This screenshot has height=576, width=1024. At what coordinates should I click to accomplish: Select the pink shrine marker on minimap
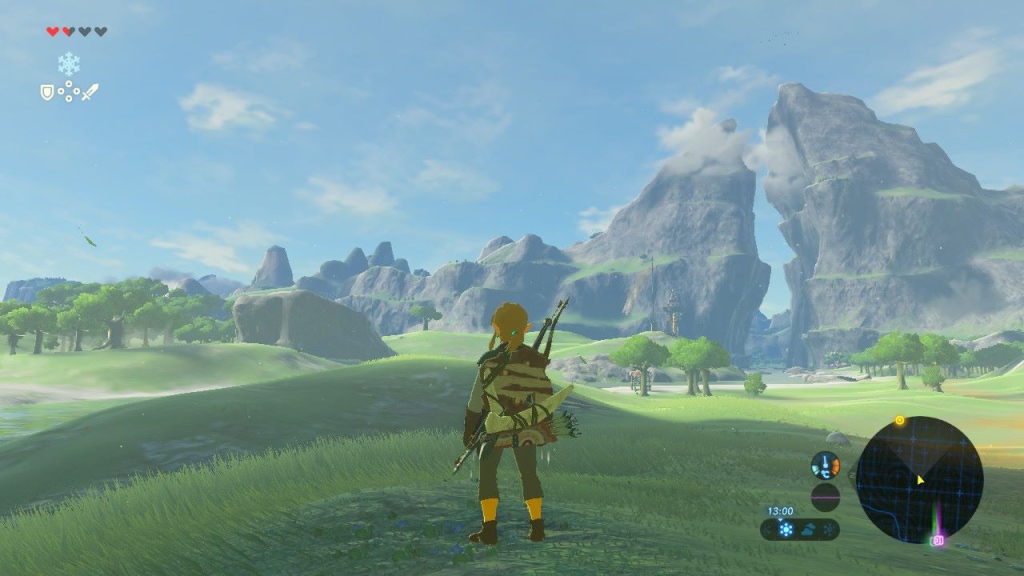[938, 541]
